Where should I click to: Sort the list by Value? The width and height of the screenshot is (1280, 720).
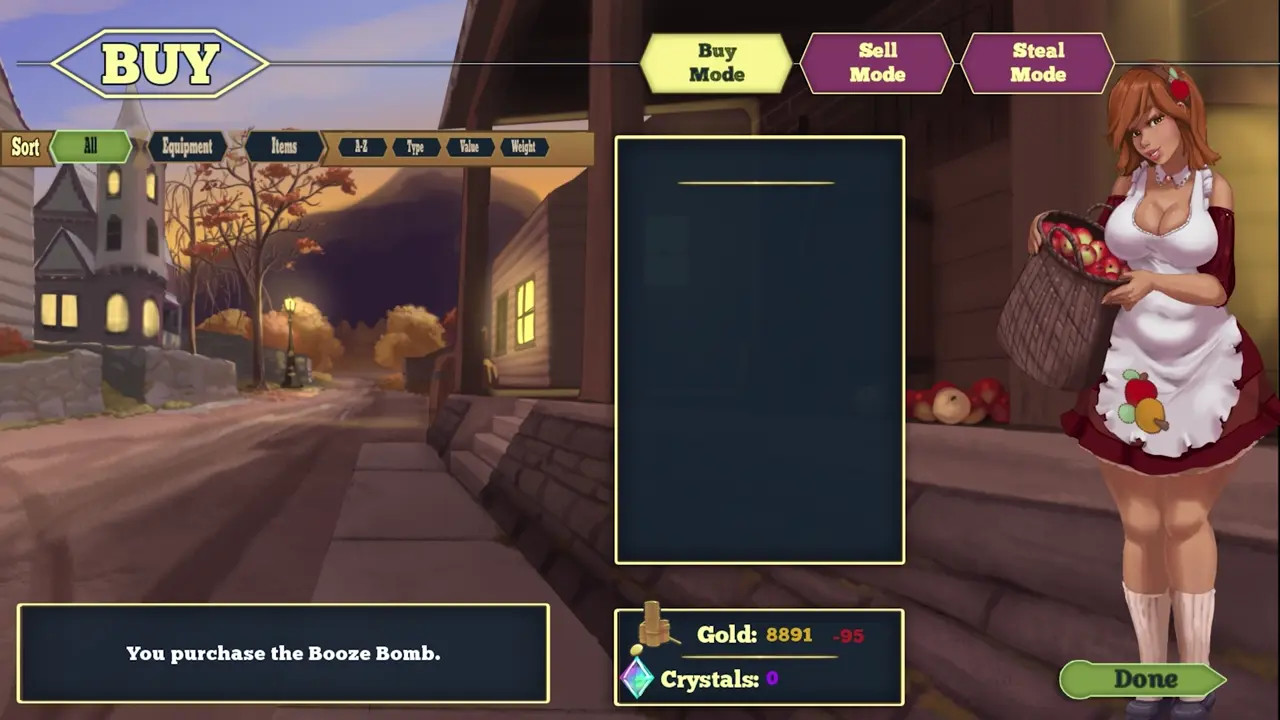(469, 147)
